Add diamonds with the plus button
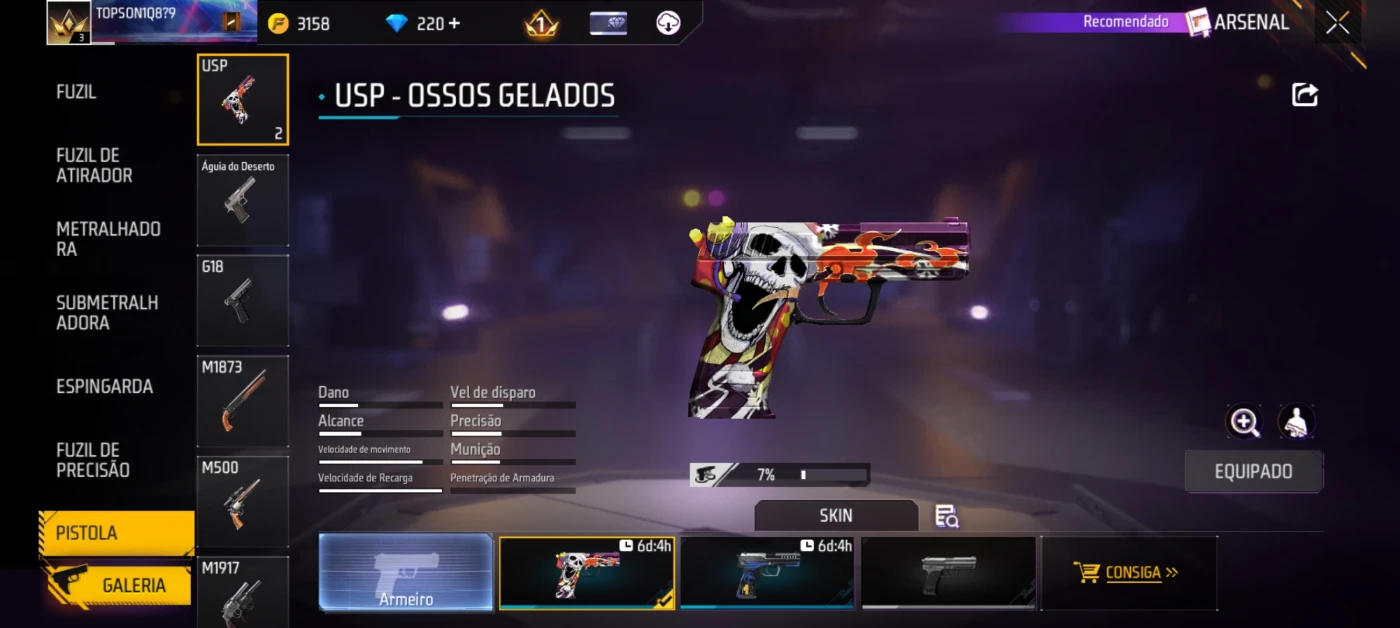 pos(455,23)
